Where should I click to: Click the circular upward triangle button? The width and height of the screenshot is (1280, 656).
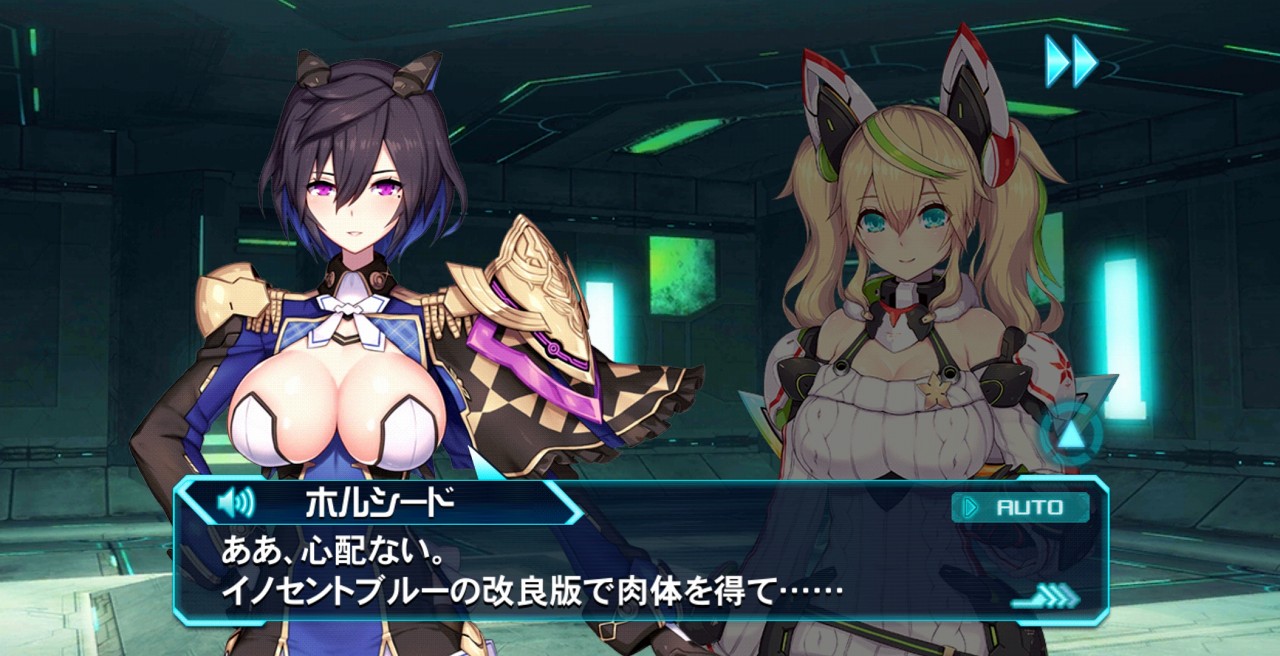(1071, 433)
